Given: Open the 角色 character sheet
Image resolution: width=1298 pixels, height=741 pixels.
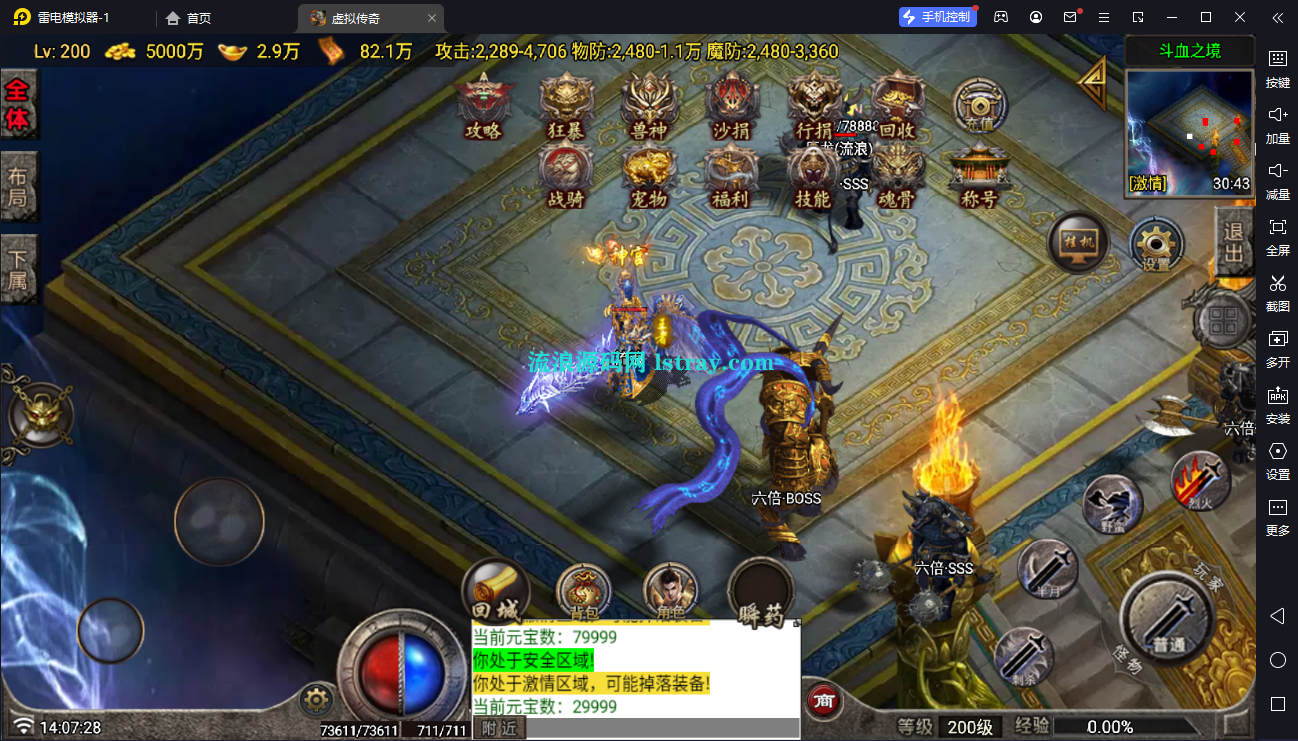Looking at the screenshot, I should point(670,592).
